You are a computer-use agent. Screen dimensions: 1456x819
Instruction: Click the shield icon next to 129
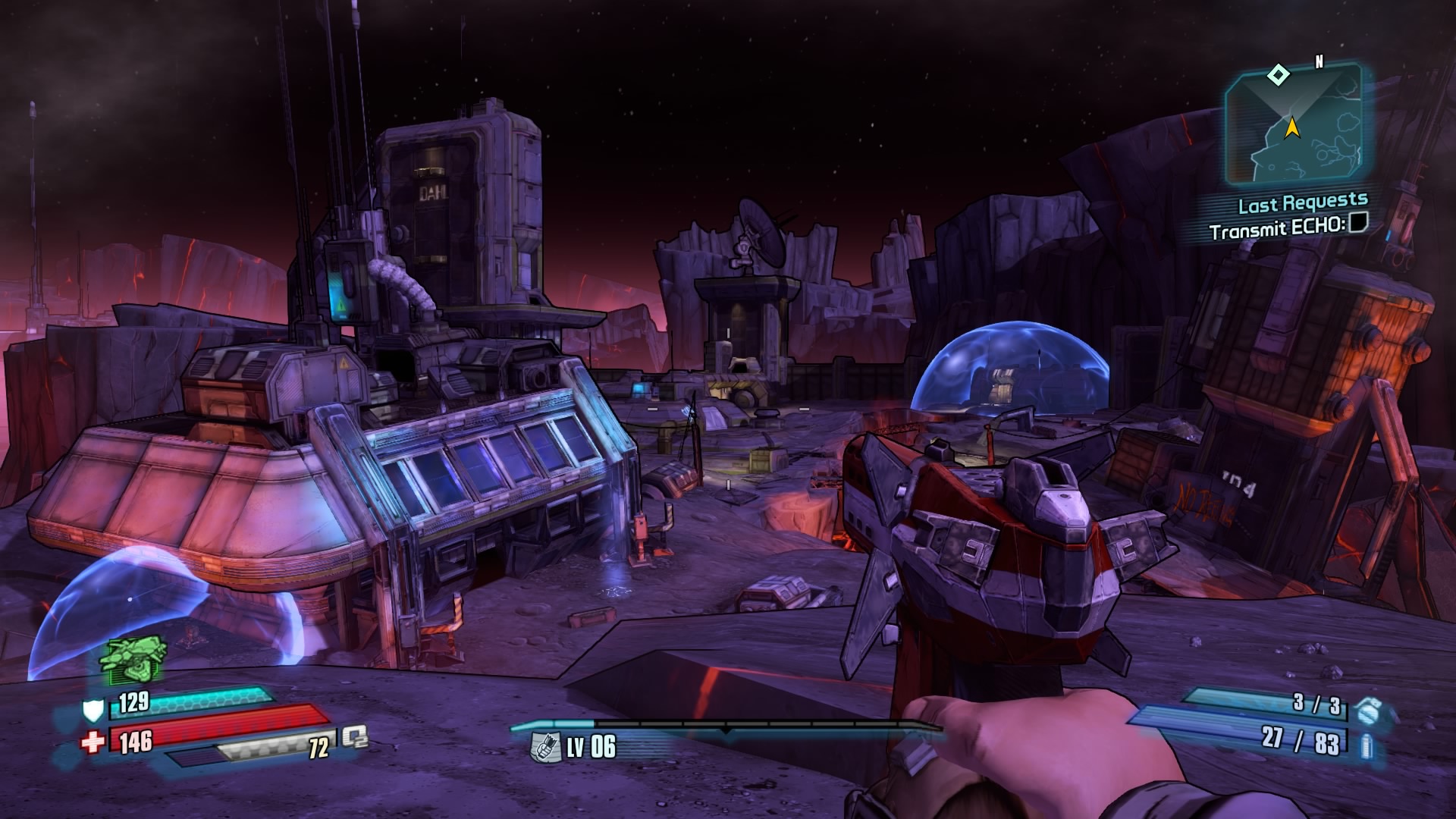[x=93, y=711]
